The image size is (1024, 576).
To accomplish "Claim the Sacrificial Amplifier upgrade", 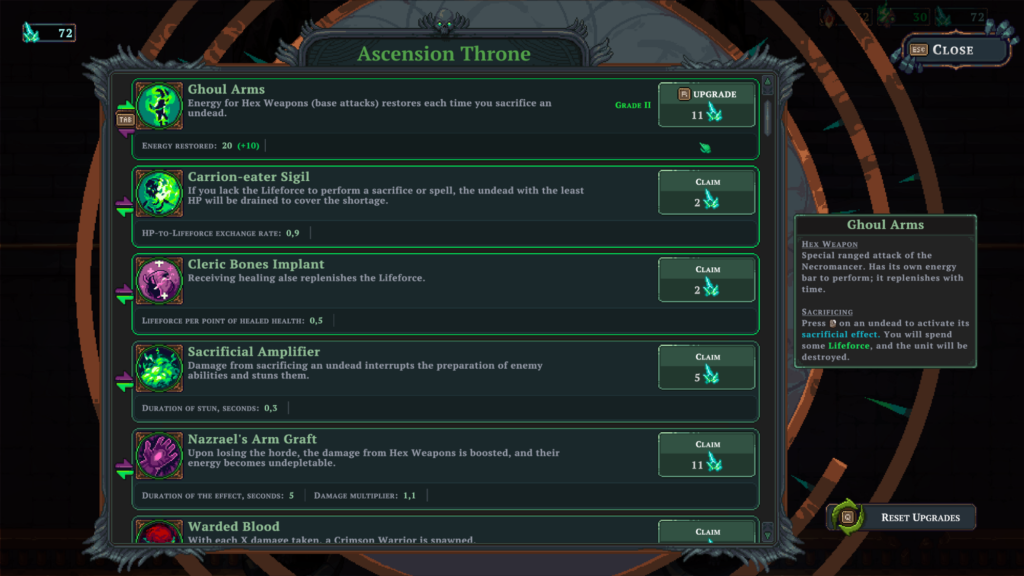I will pos(706,366).
